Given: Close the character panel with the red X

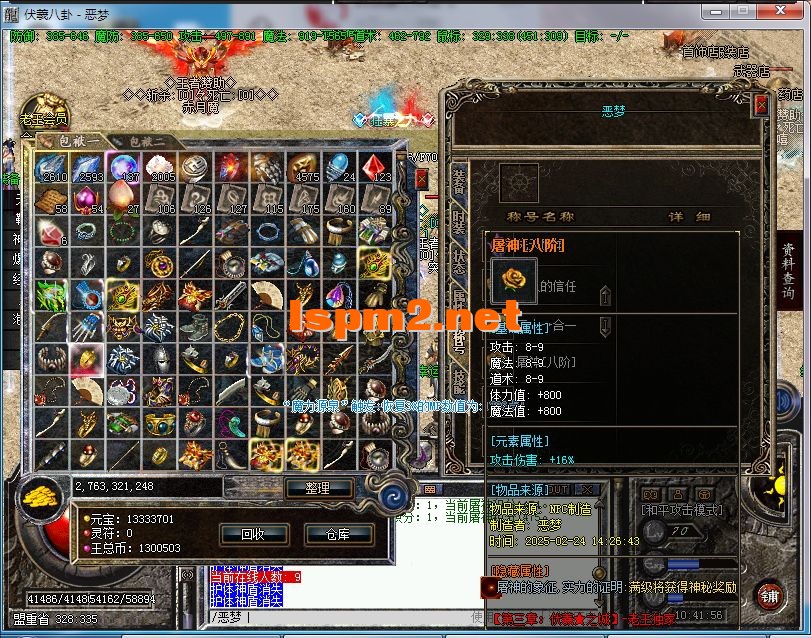Looking at the screenshot, I should click(761, 106).
